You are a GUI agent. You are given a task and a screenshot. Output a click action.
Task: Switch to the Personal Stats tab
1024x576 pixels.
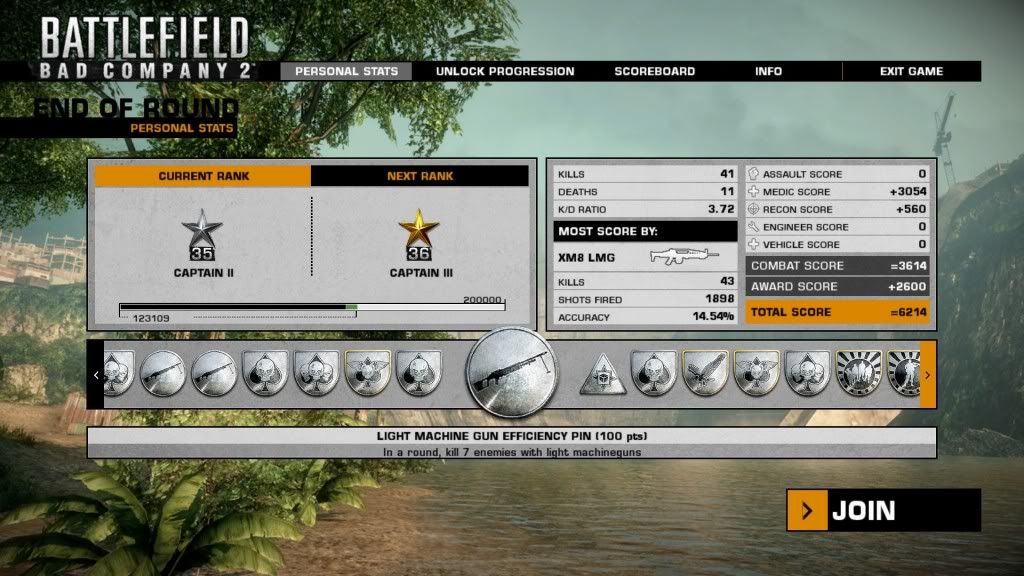coord(346,71)
